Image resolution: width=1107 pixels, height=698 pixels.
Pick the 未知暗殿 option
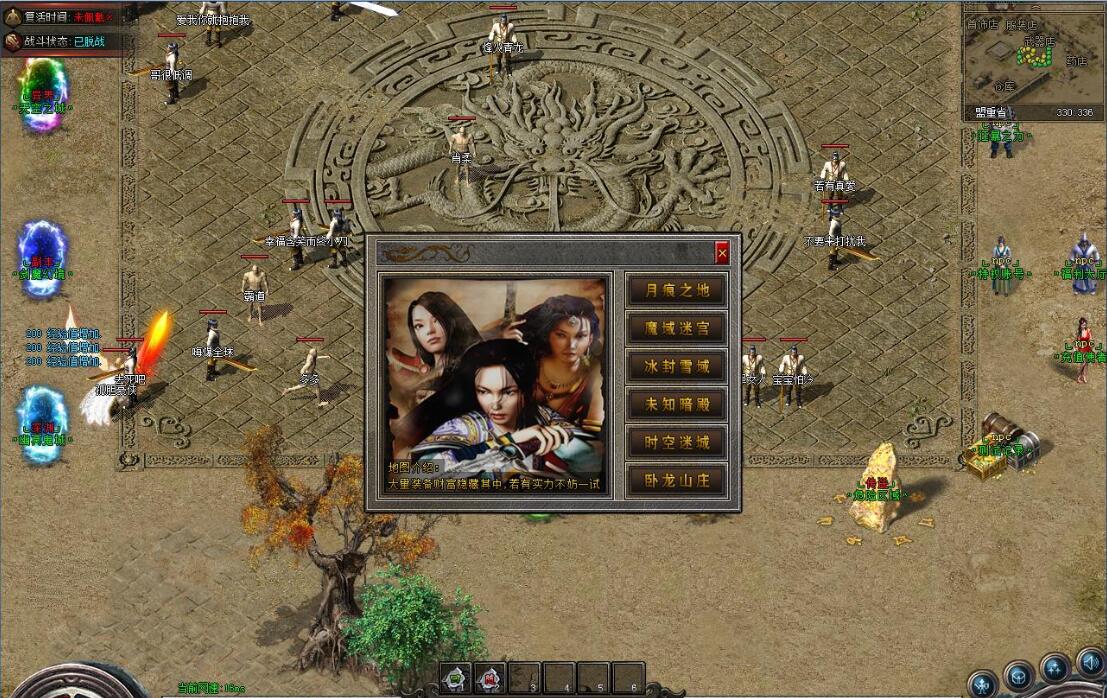[x=676, y=404]
